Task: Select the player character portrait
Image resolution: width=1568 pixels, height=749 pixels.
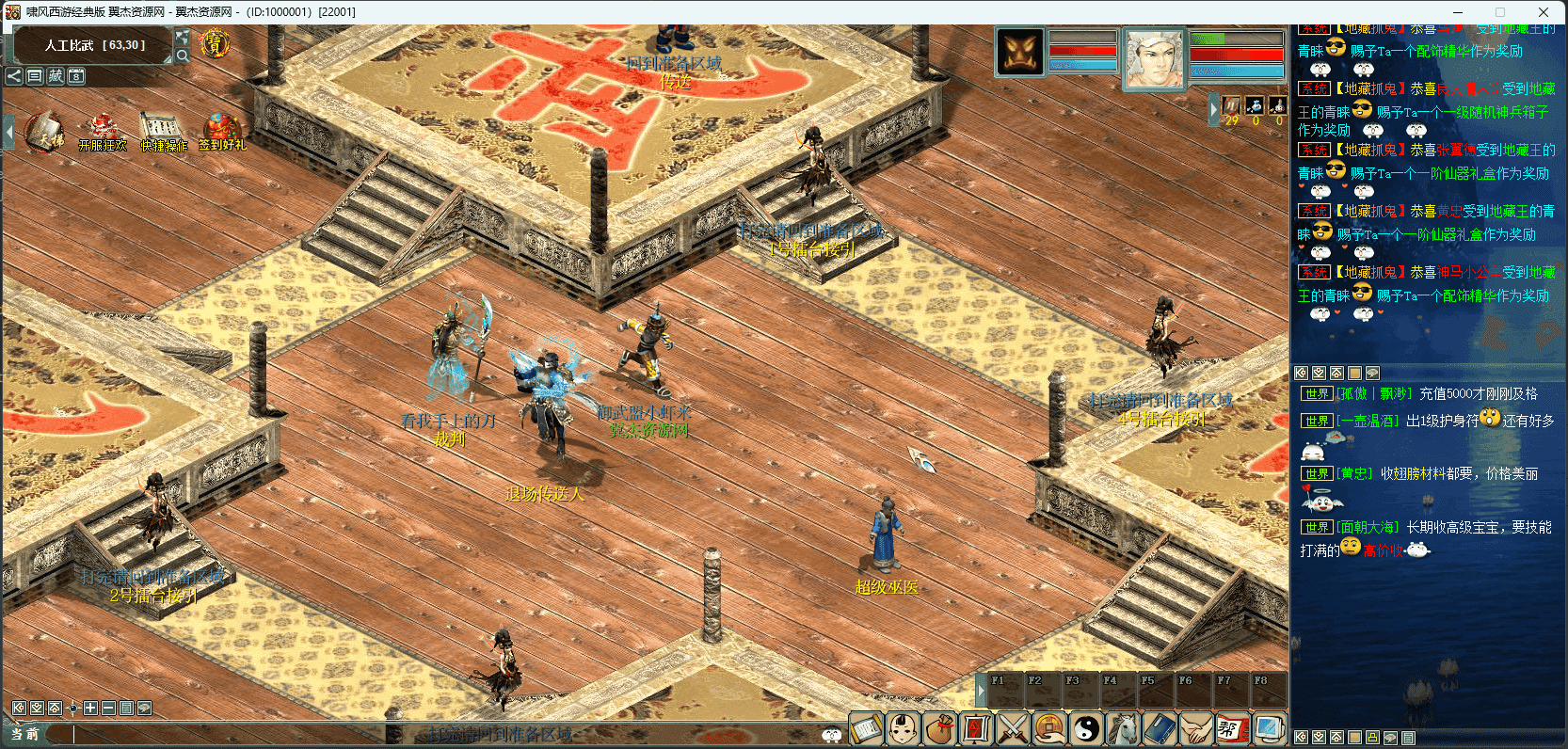Action: 1154,57
